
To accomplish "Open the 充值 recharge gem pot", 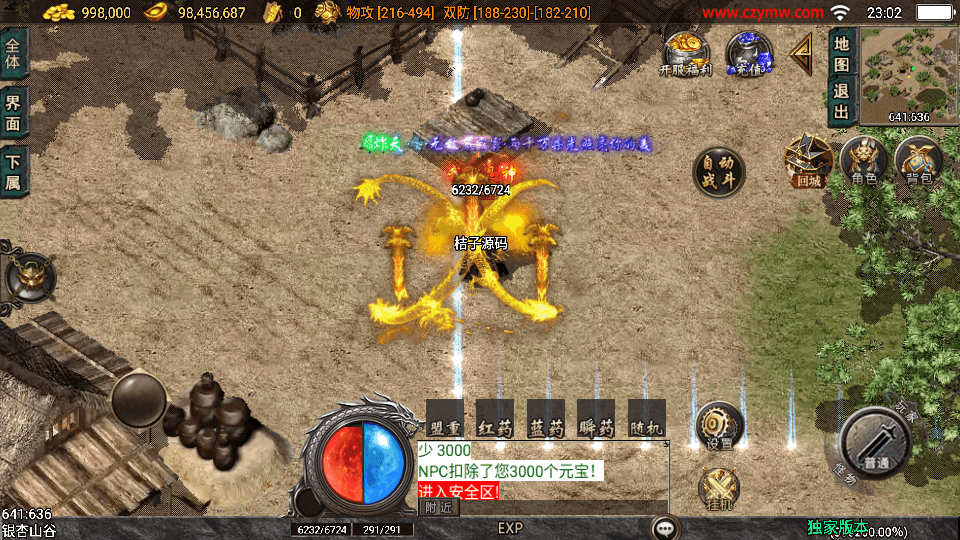I will 748,53.
